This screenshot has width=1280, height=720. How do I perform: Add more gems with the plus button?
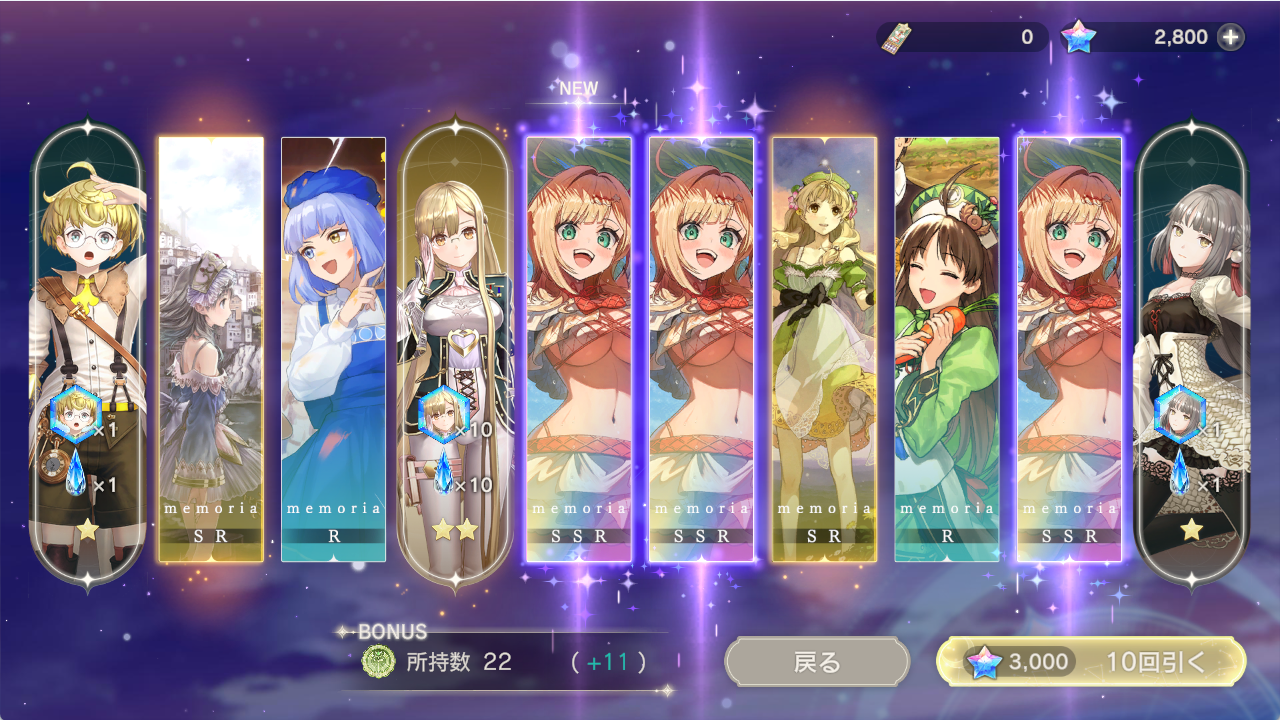pyautogui.click(x=1231, y=38)
